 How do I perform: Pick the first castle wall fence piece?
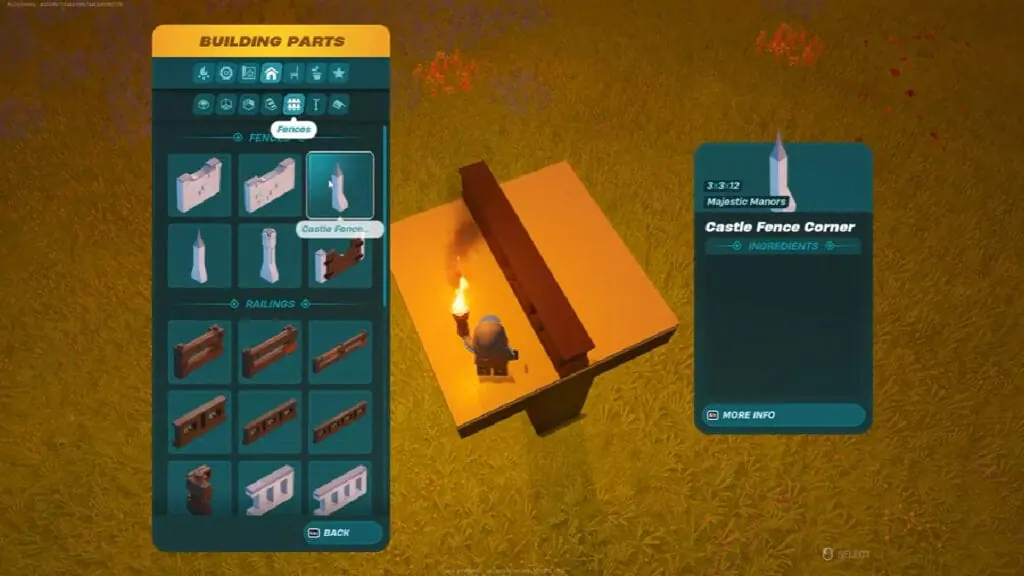click(x=199, y=185)
